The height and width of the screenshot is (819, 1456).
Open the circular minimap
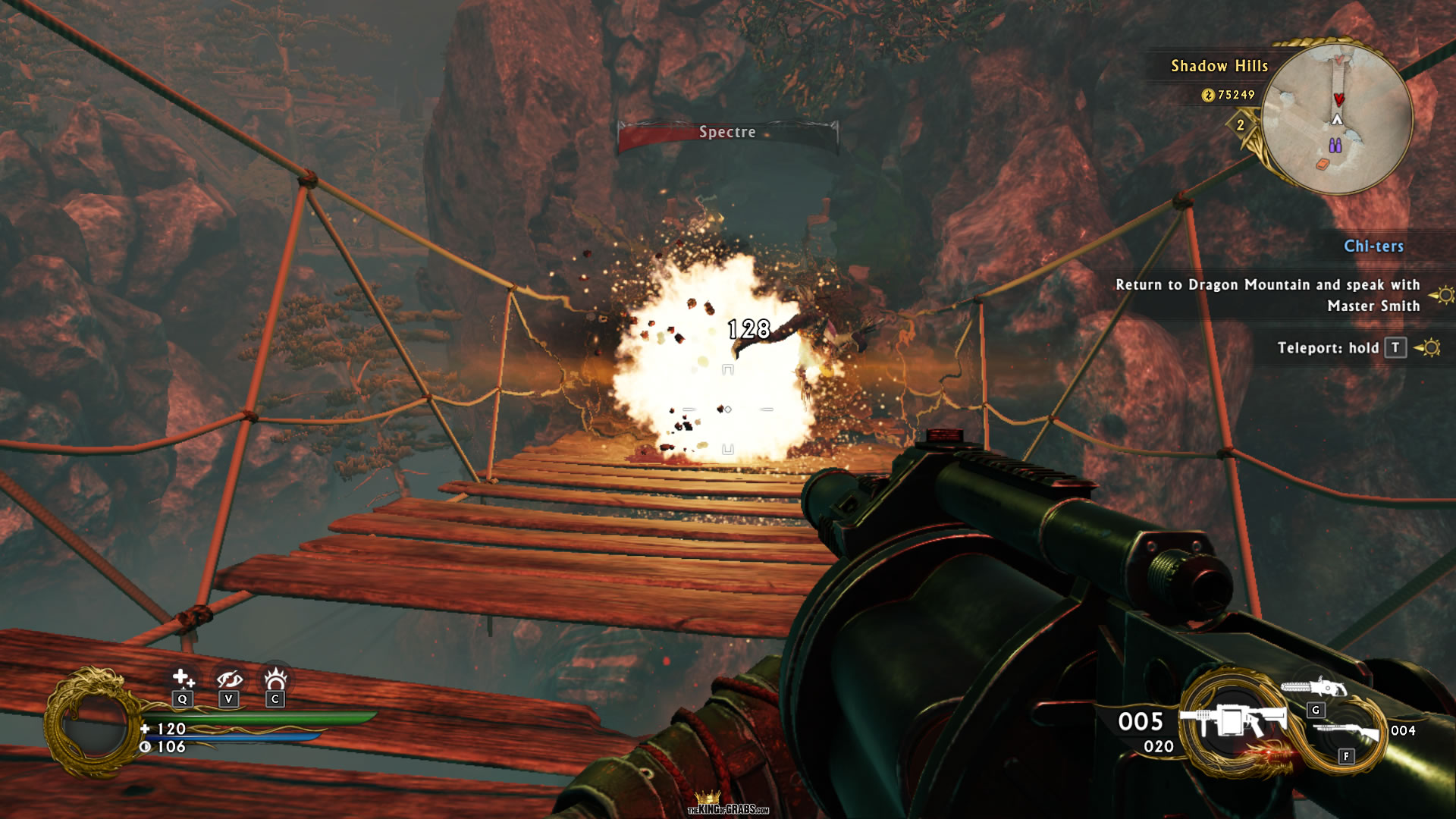pos(1337,119)
